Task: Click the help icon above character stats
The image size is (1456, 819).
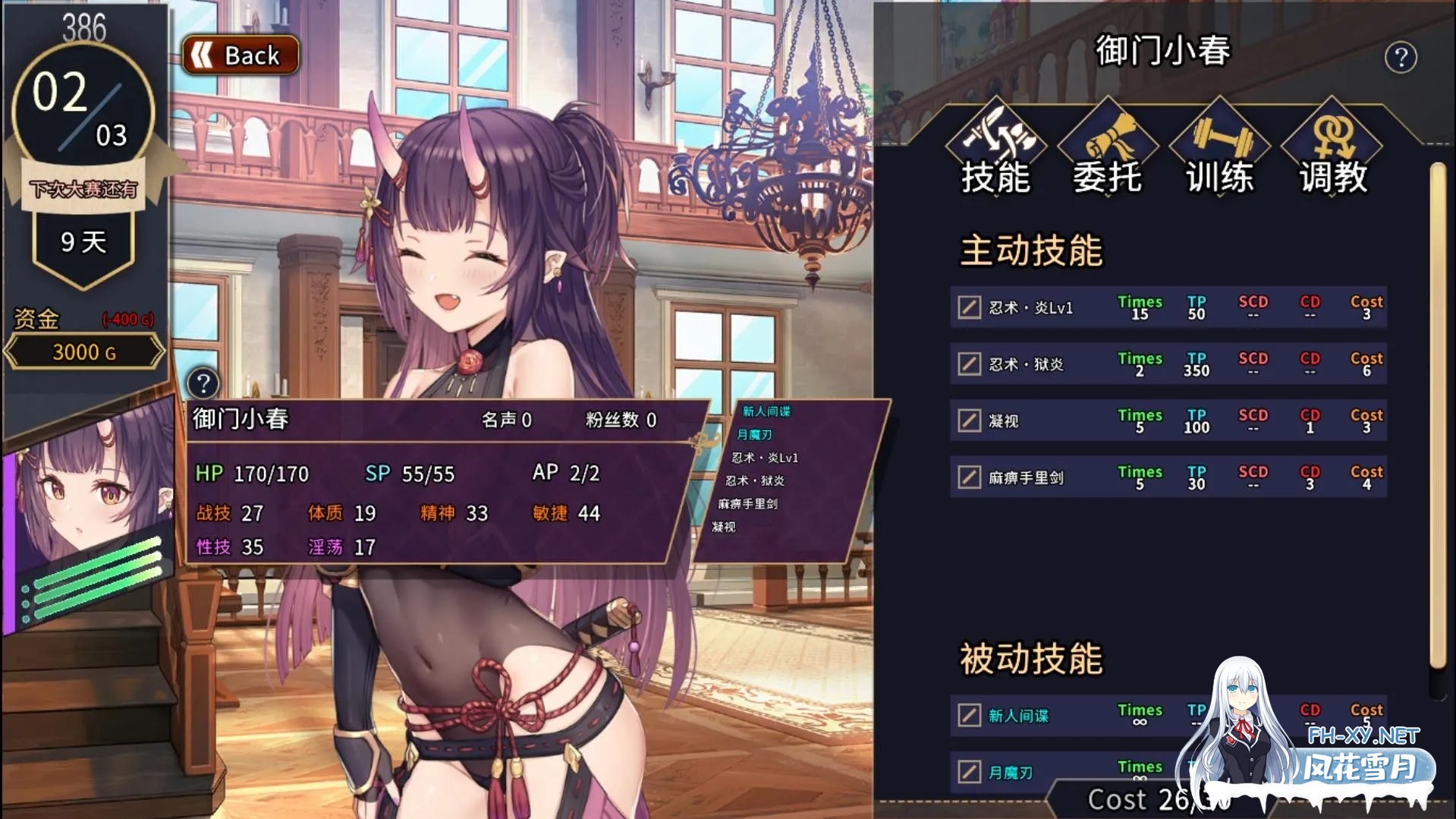Action: (203, 383)
